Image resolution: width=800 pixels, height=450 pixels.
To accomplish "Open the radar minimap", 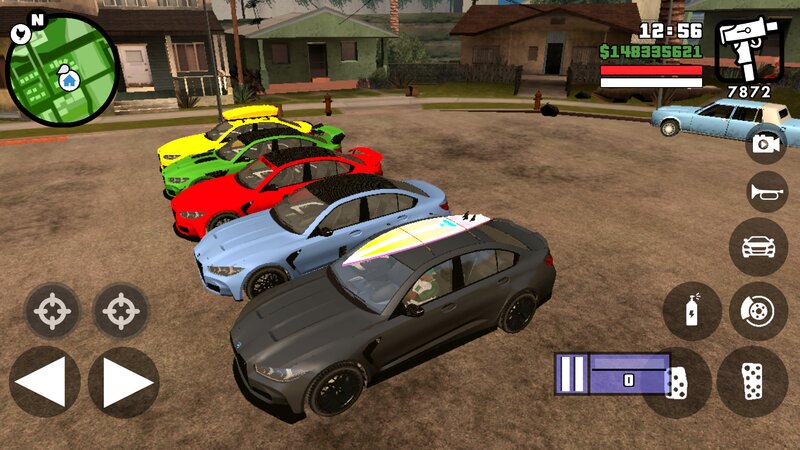I will (x=62, y=68).
